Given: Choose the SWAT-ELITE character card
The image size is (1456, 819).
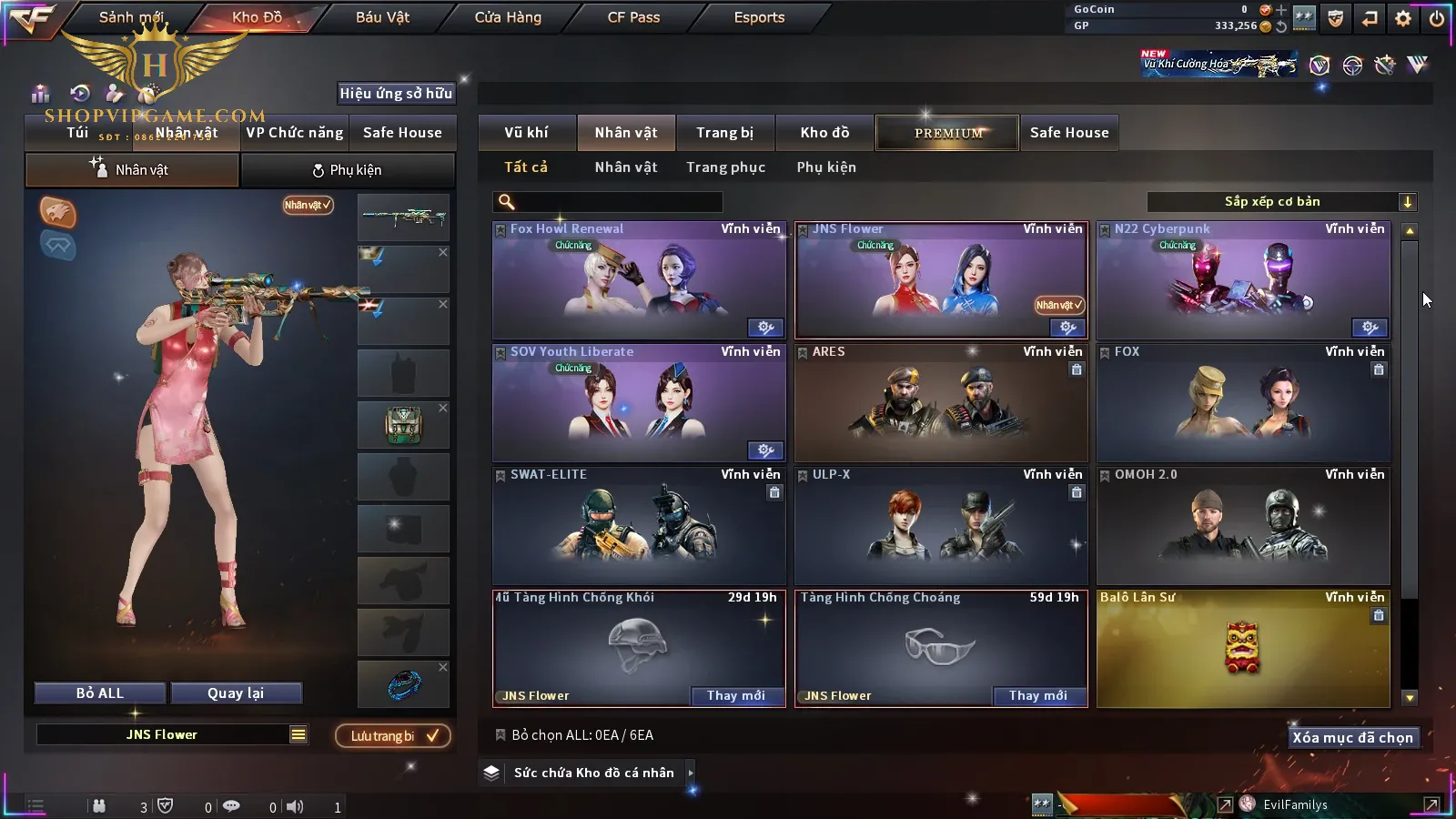Looking at the screenshot, I should tap(638, 526).
